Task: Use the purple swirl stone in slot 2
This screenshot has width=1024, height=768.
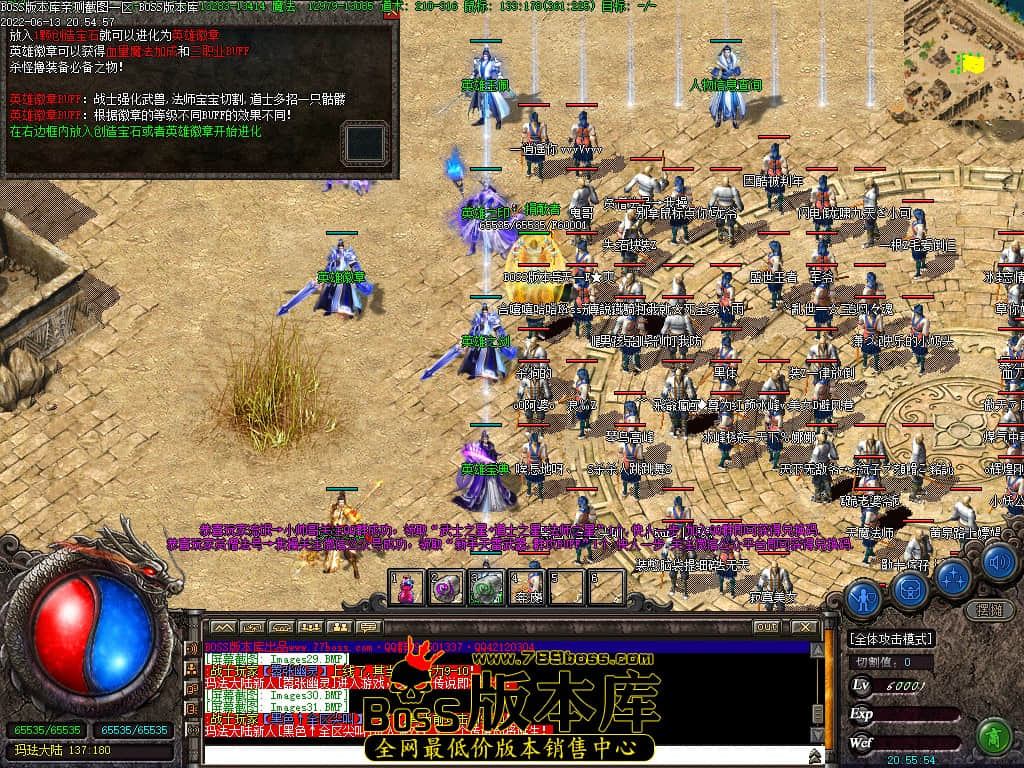Action: (446, 588)
